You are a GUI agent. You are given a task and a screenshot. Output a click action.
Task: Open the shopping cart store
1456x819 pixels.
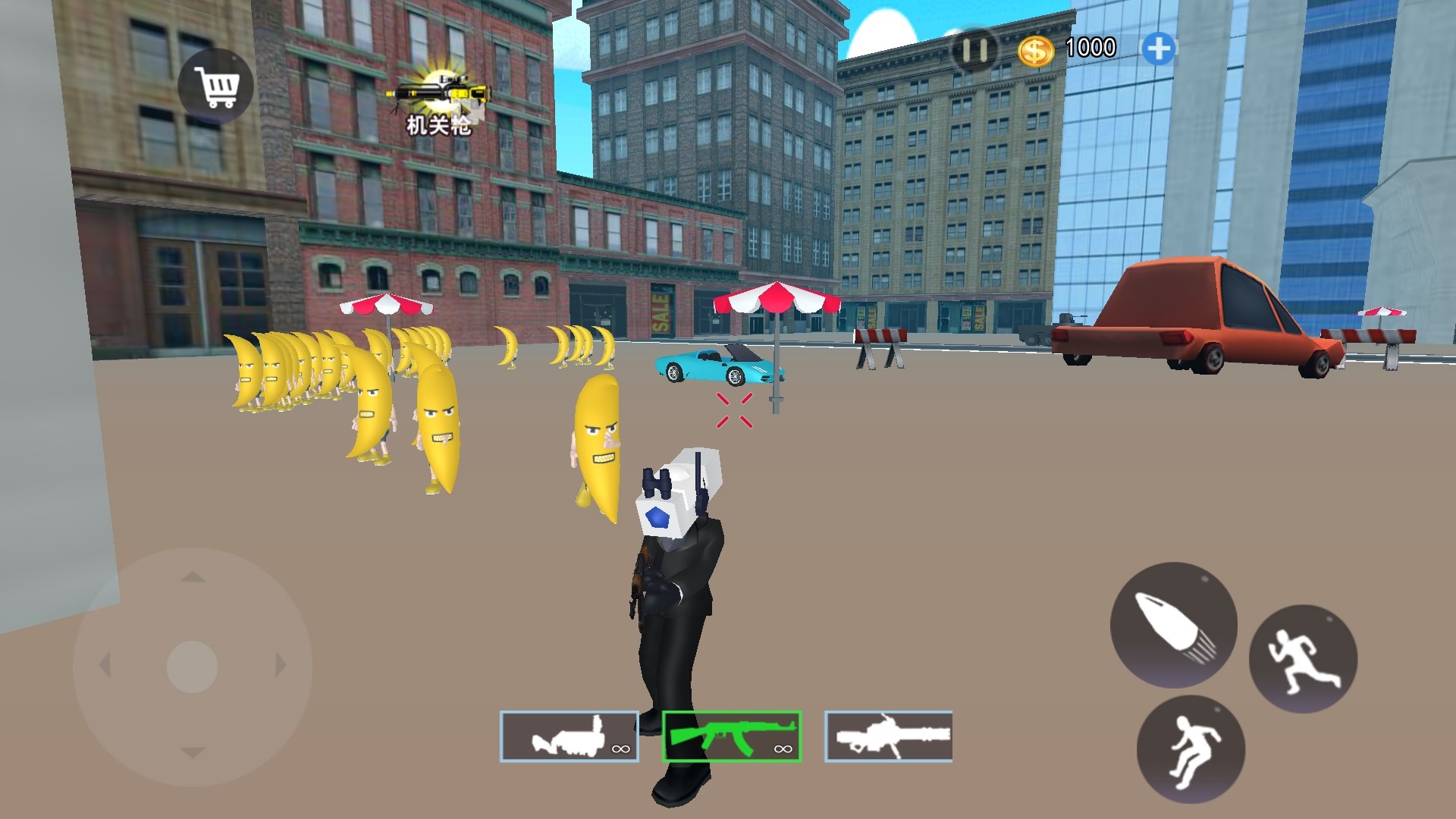215,86
